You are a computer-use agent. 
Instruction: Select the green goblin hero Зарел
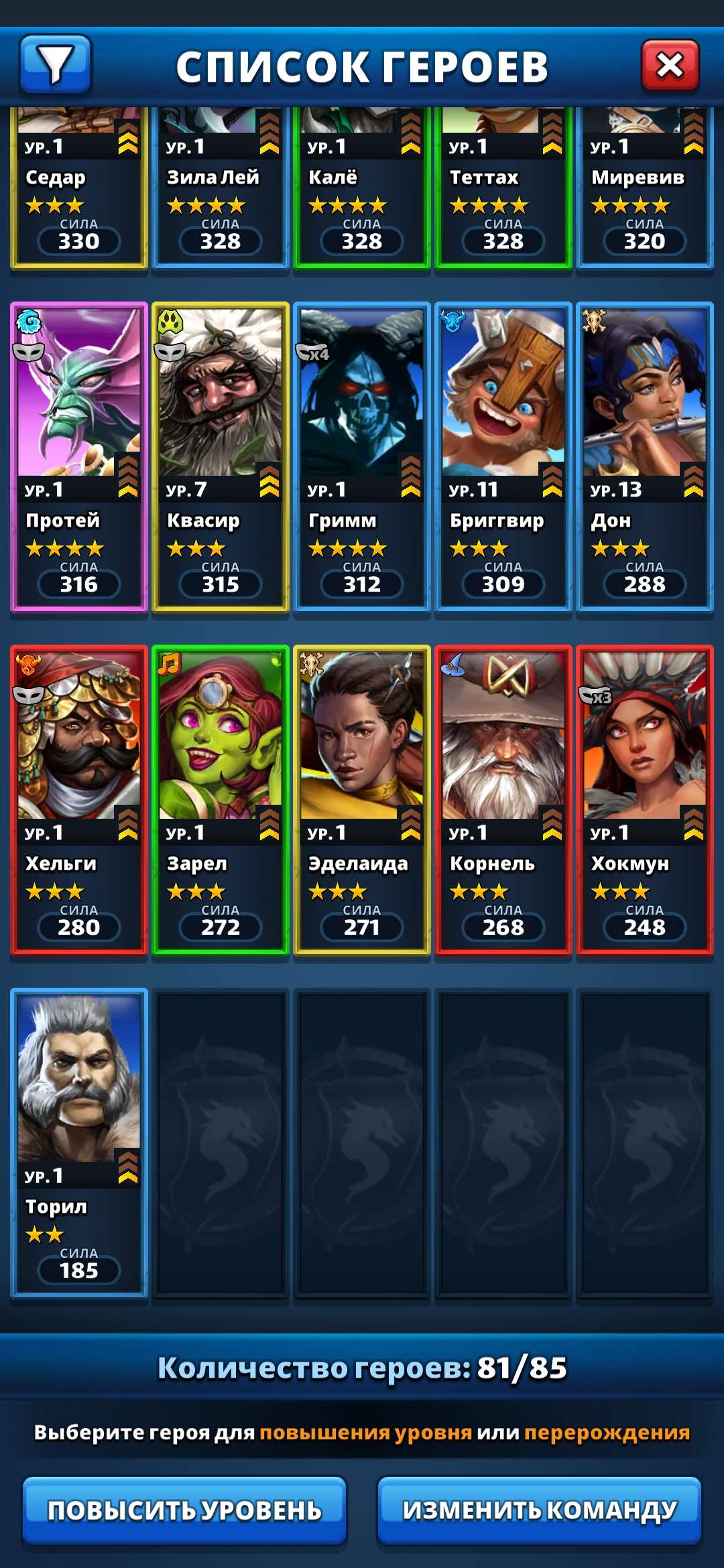pos(221,799)
